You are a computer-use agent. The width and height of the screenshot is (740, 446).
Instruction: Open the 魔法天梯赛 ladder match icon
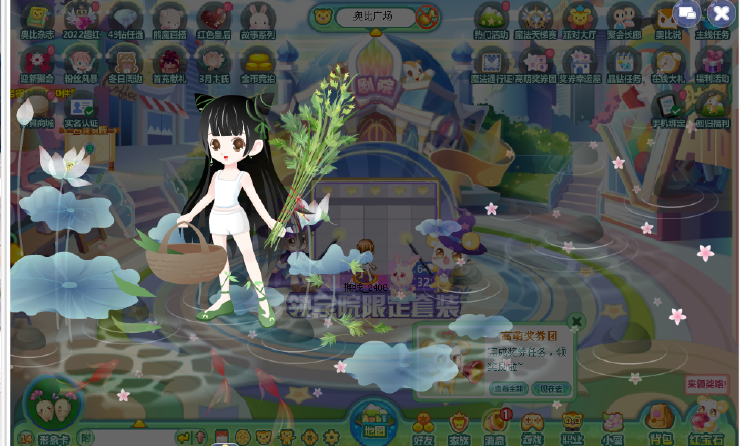tap(535, 18)
